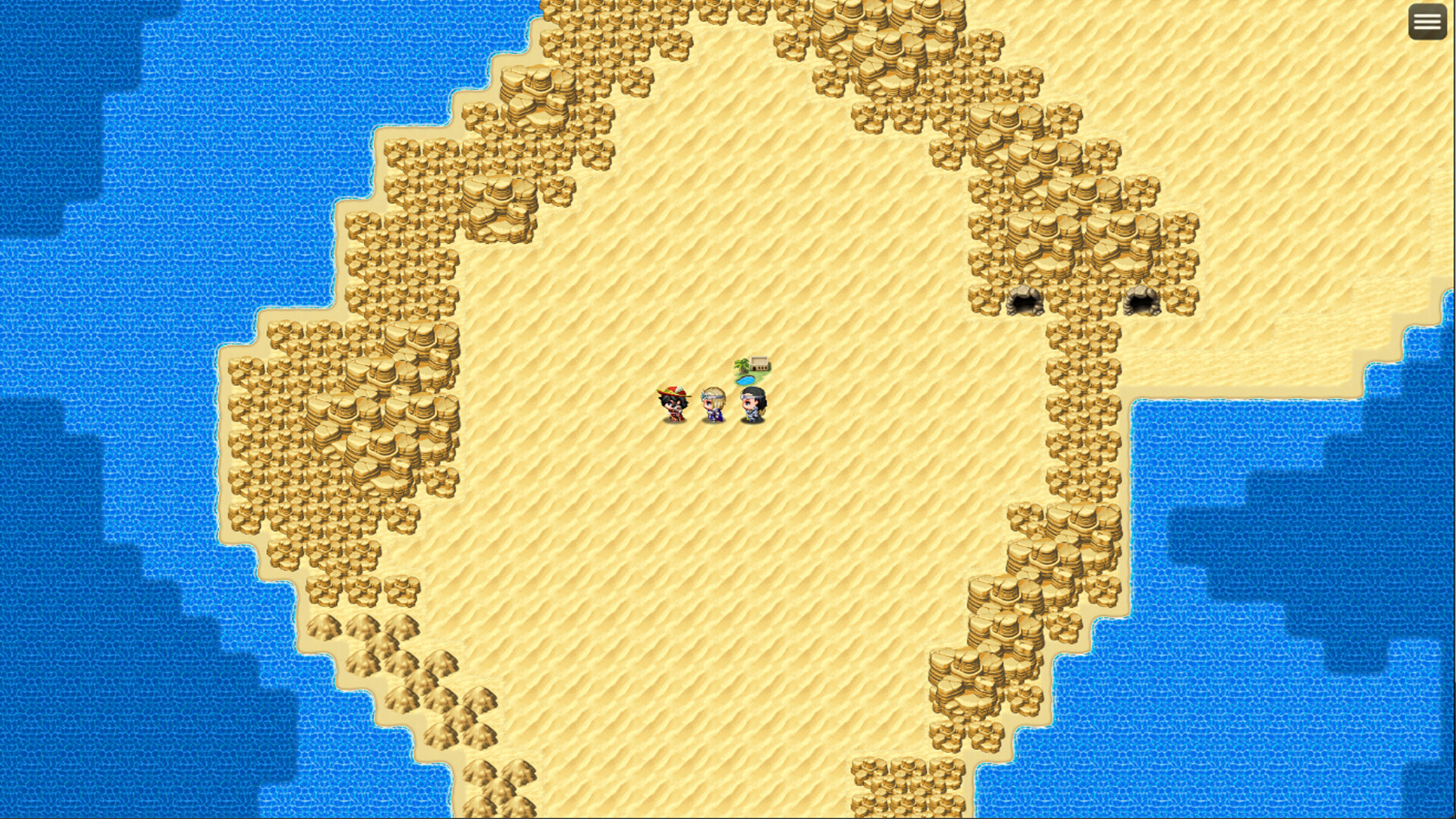This screenshot has width=1456, height=819.
Task: Select the red-hatted hero character sprite
Action: [674, 406]
